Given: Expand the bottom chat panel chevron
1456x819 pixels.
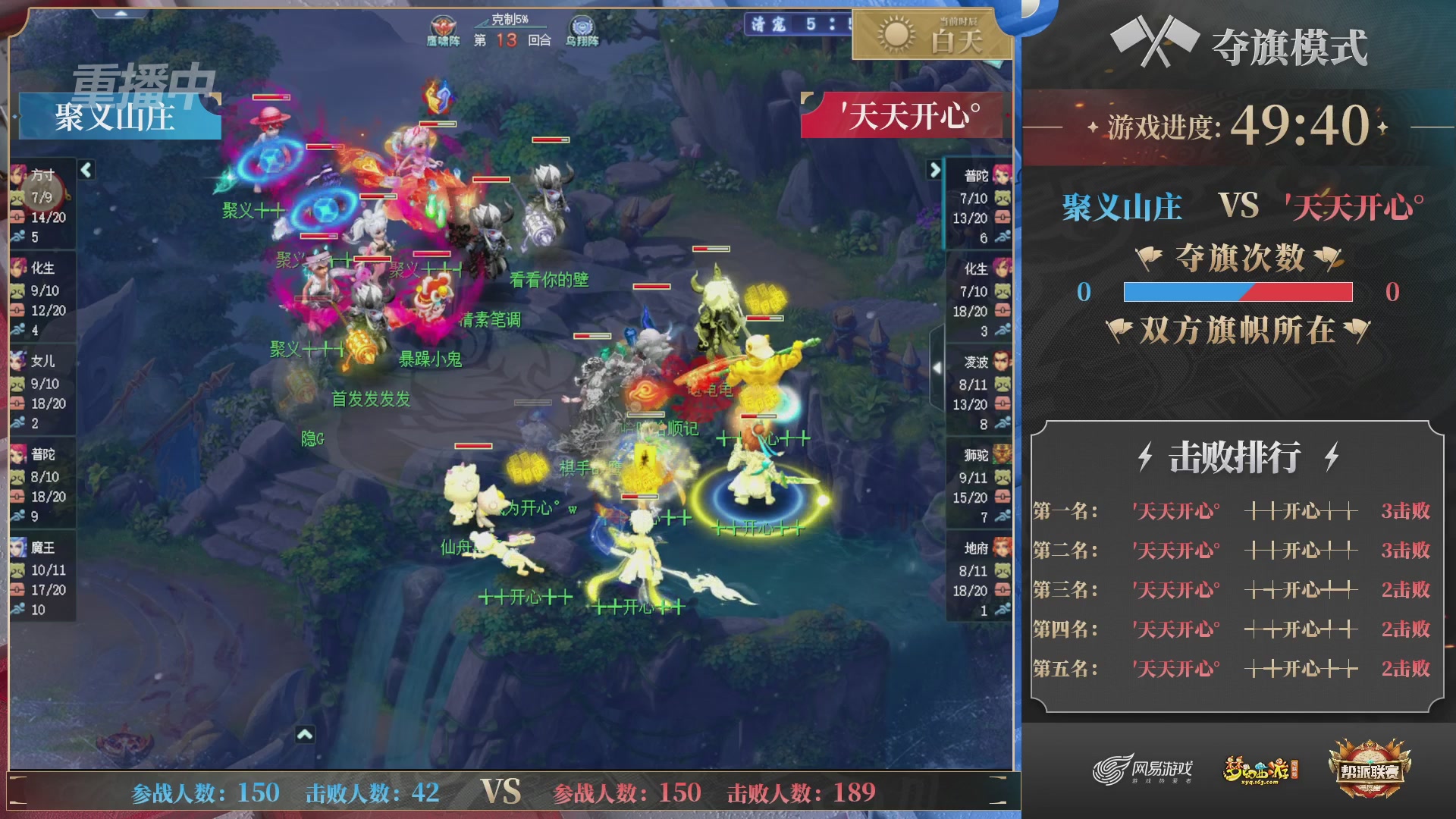Looking at the screenshot, I should coord(306,734).
